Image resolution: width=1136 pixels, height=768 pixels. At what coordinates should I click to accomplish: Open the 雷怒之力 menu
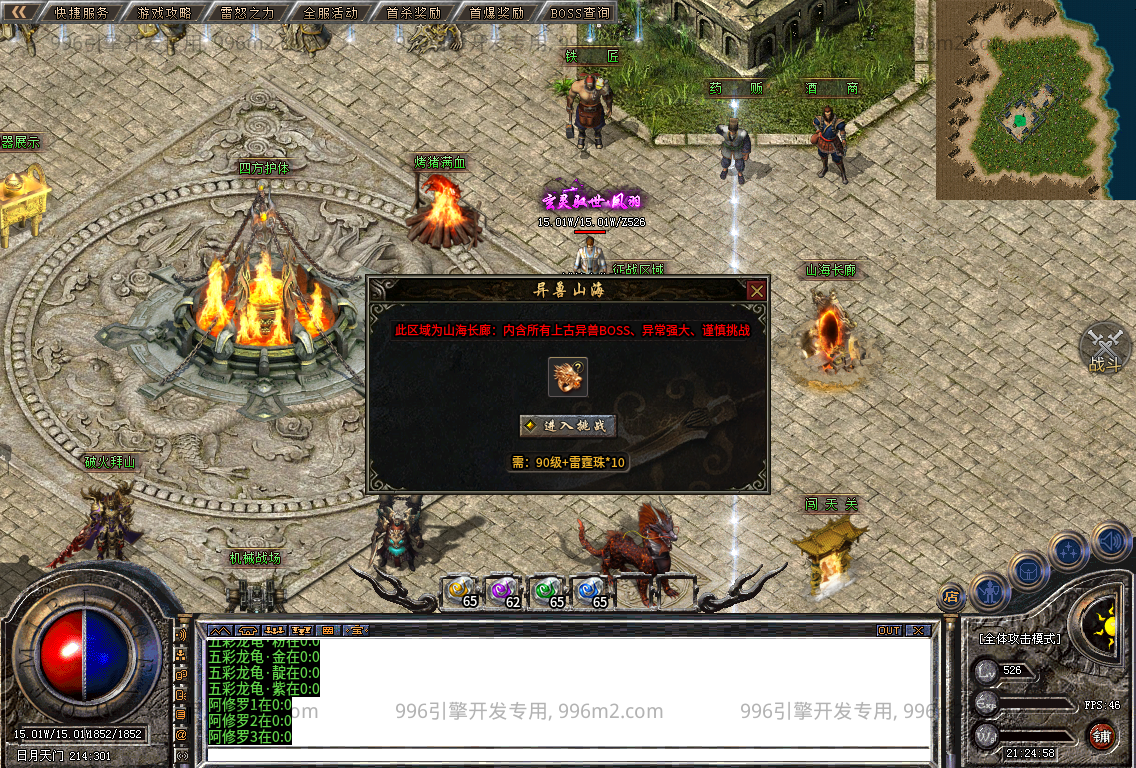248,13
